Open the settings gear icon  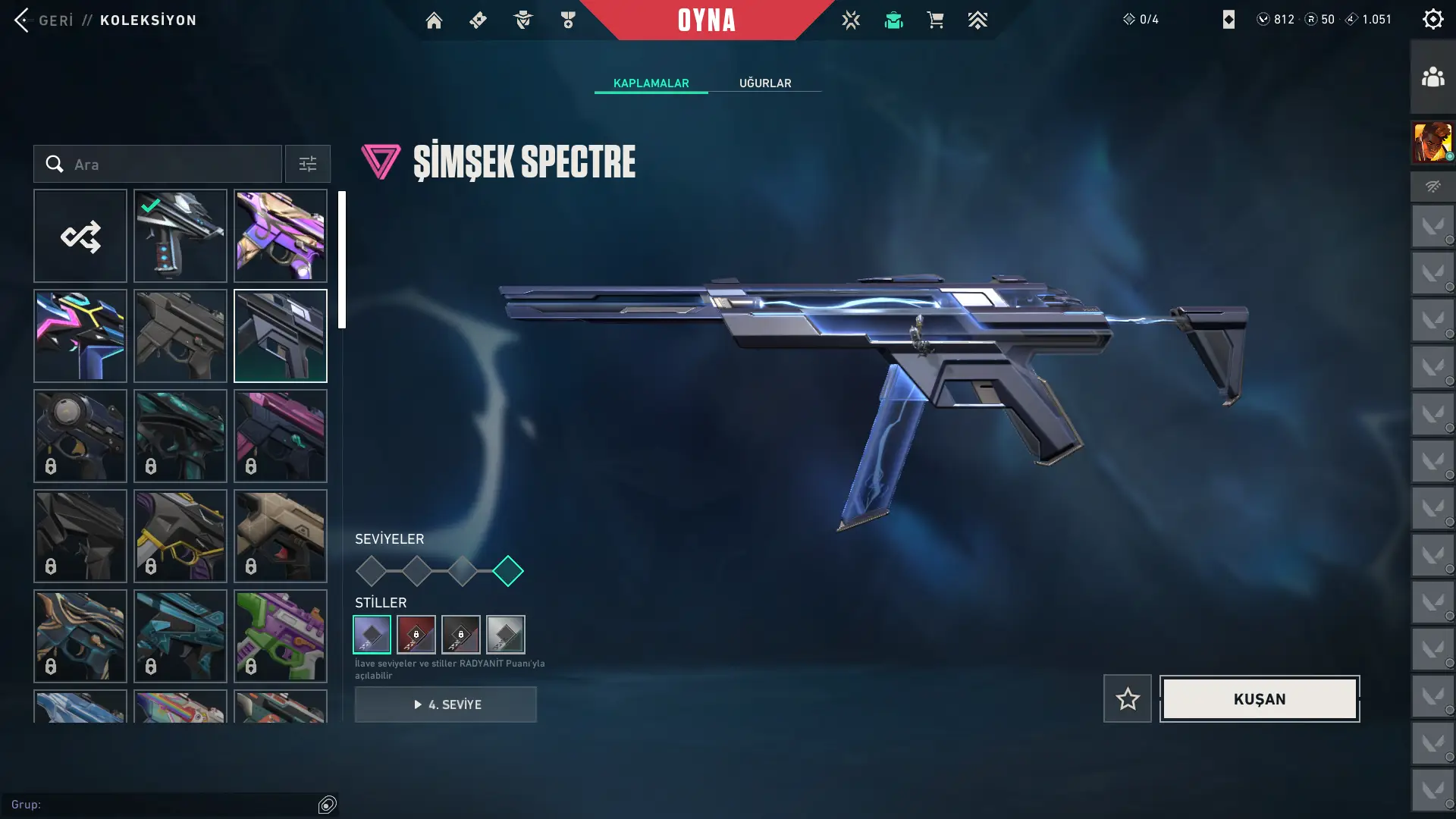point(1432,19)
